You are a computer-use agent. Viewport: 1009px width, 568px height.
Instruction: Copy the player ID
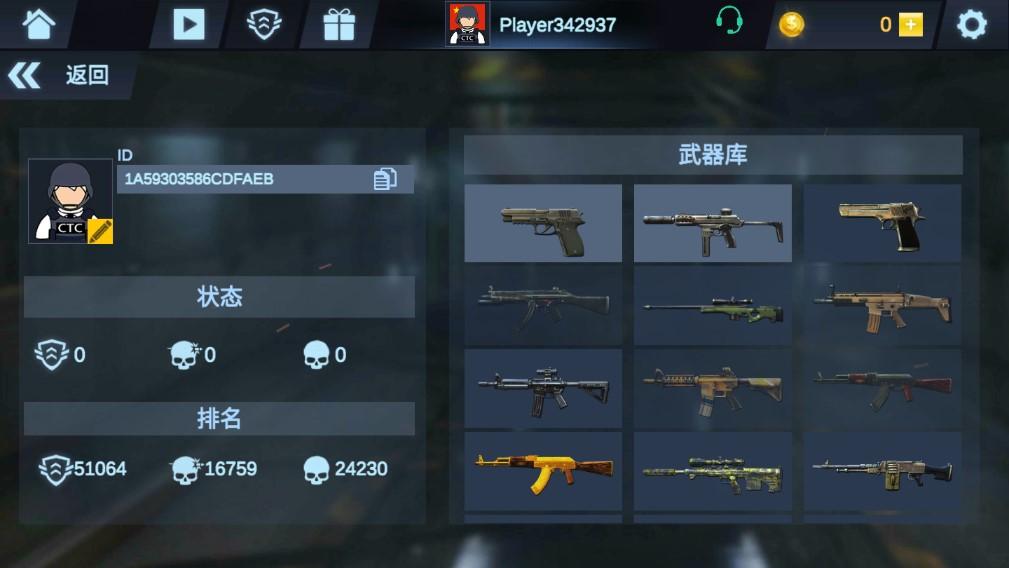(x=385, y=179)
